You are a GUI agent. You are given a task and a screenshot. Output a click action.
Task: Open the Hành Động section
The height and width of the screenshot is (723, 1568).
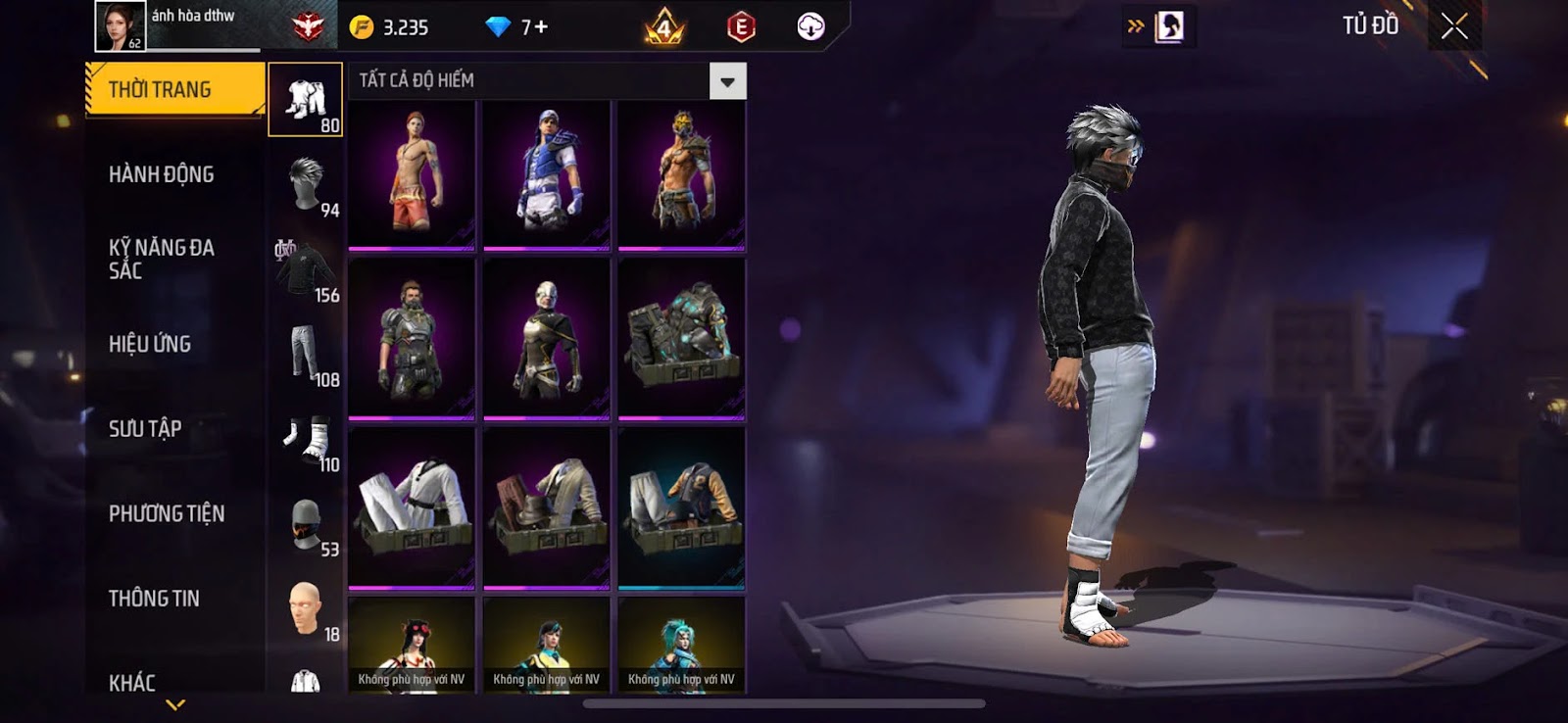coord(162,174)
